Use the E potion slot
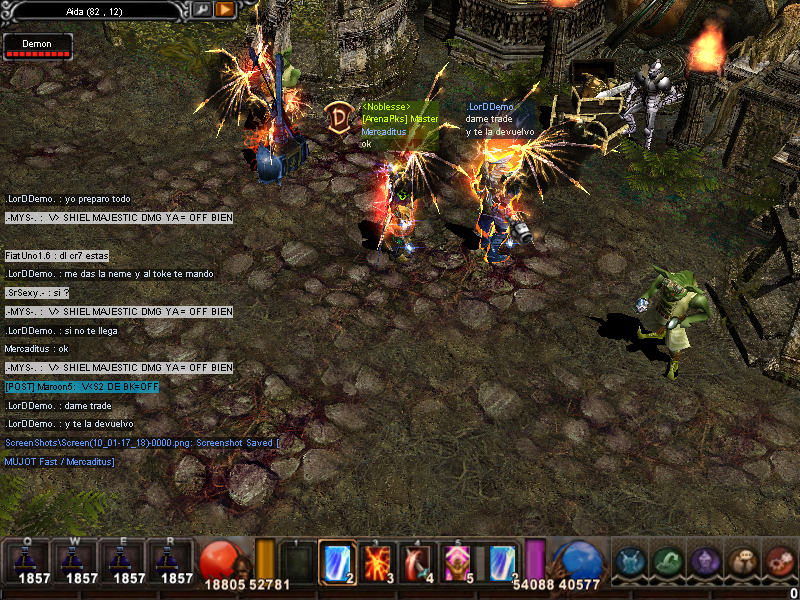 coord(121,562)
